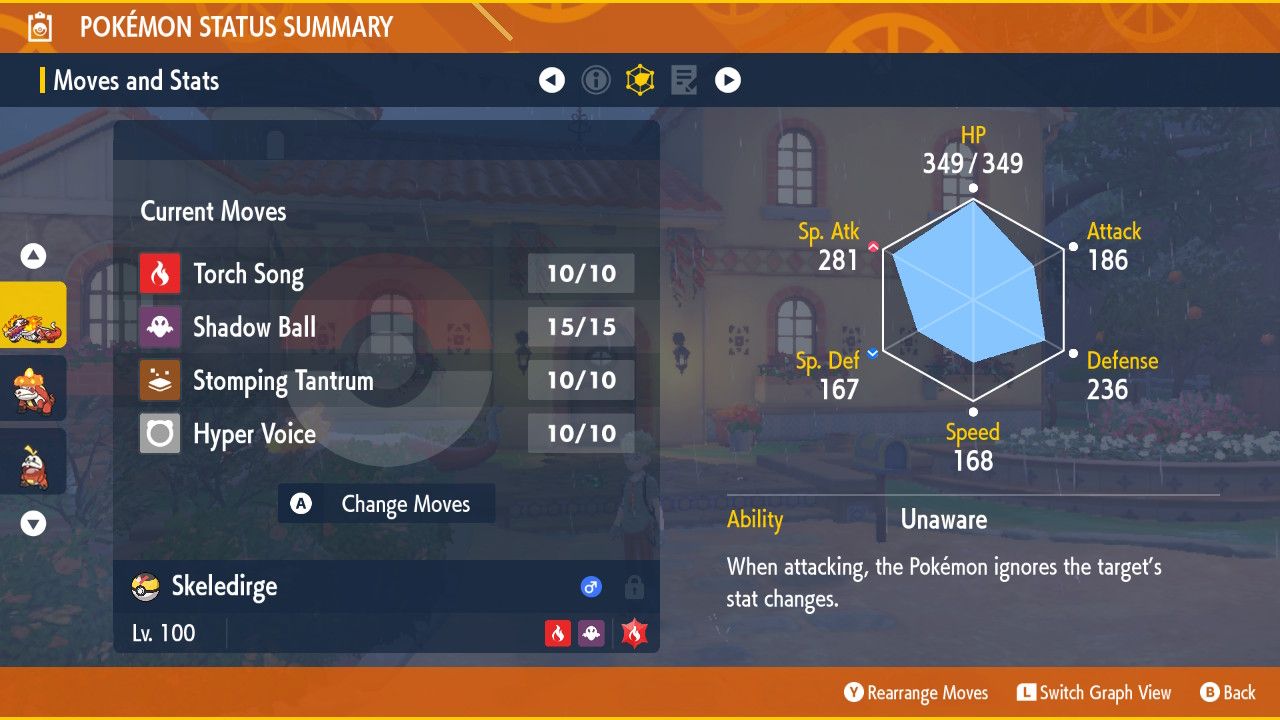Go Back from the status summary

click(1227, 693)
